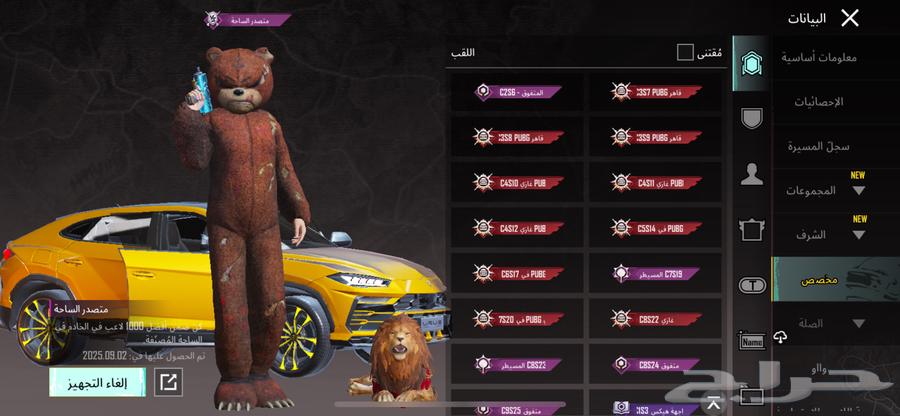
Task: Toggle the مُقتنى checkbox
Action: coord(685,52)
